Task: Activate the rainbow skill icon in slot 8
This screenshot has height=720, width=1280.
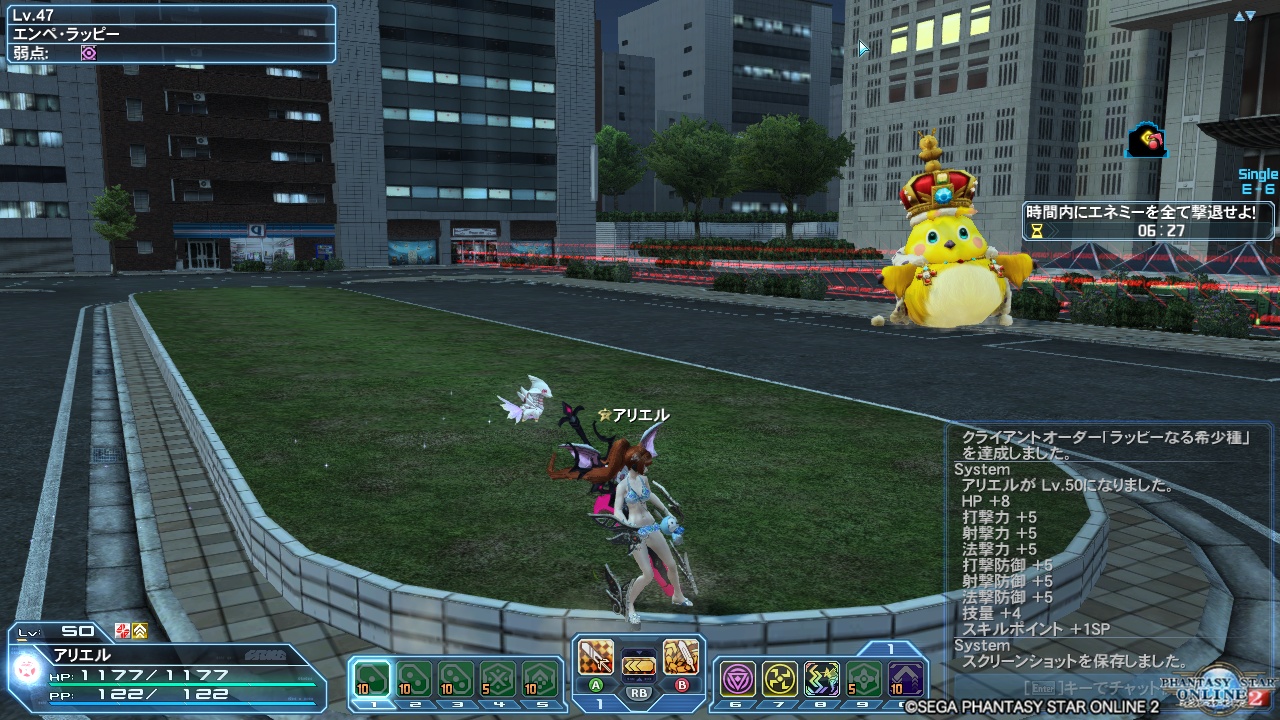Action: point(823,677)
